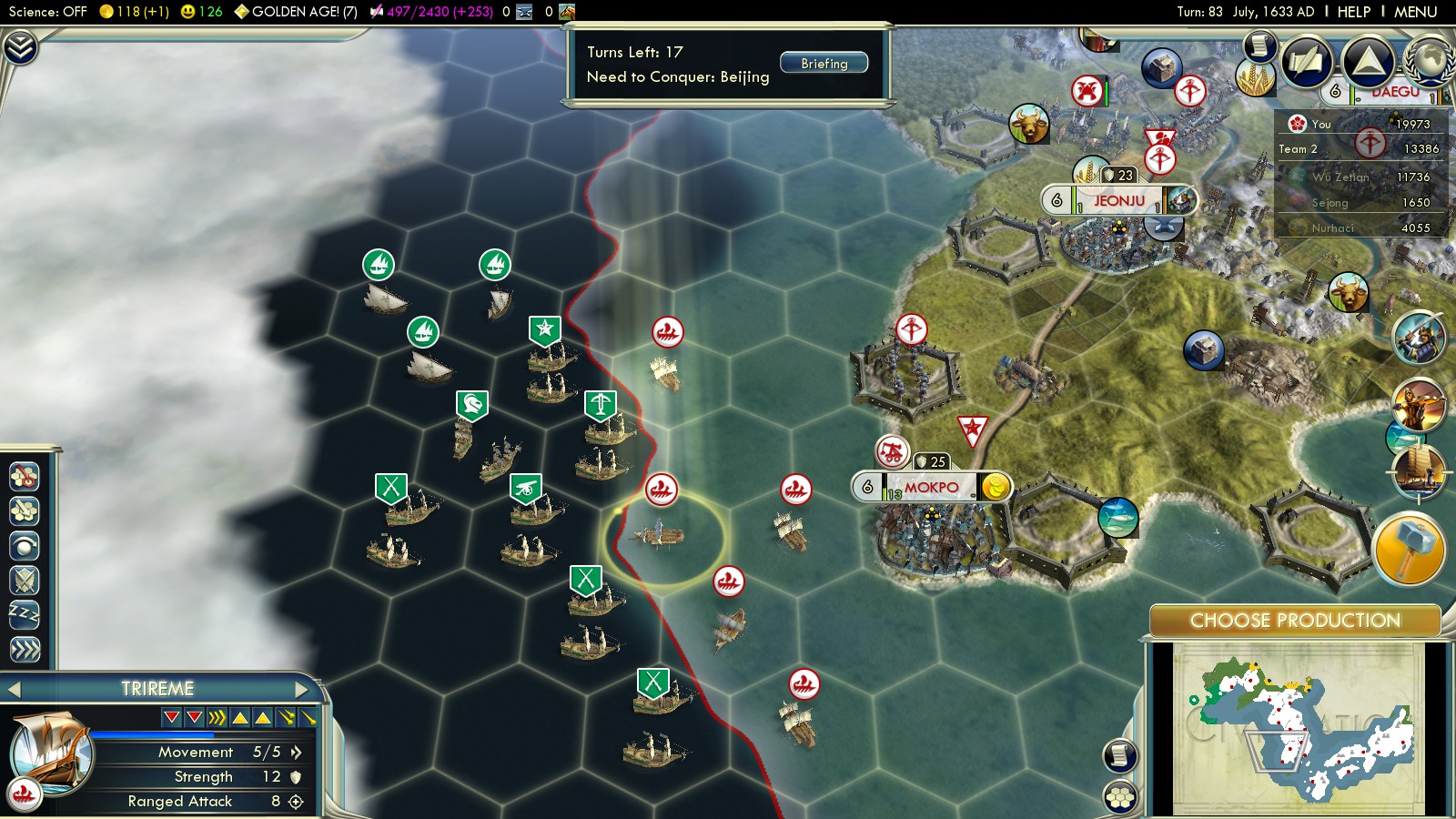Select the previous unit arrow beside Trireme
The height and width of the screenshot is (819, 1456).
(x=14, y=689)
